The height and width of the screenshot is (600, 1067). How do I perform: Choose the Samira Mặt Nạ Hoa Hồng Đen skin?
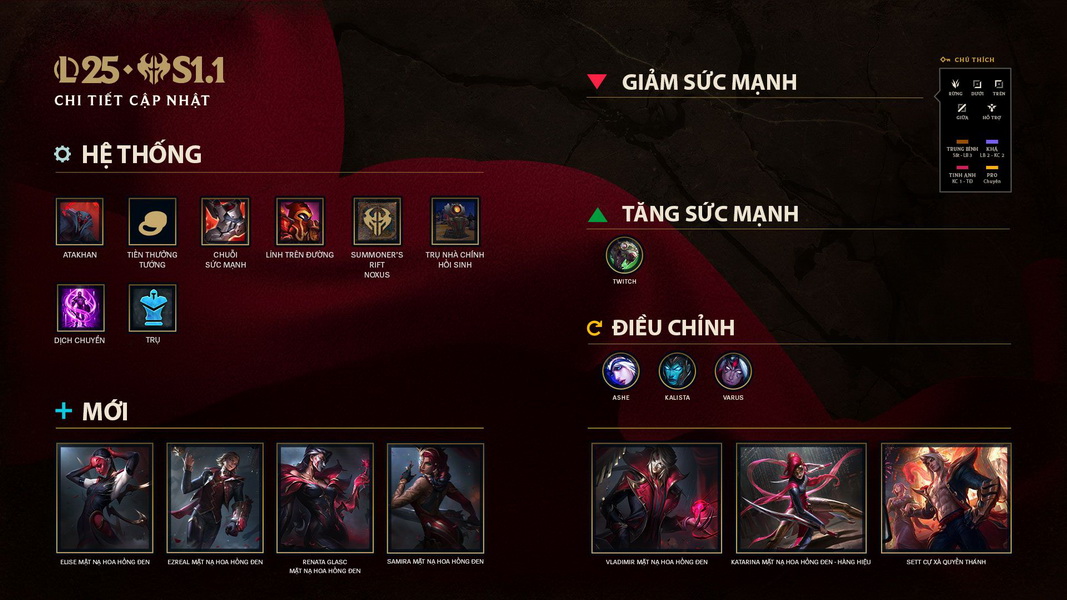pyautogui.click(x=435, y=498)
